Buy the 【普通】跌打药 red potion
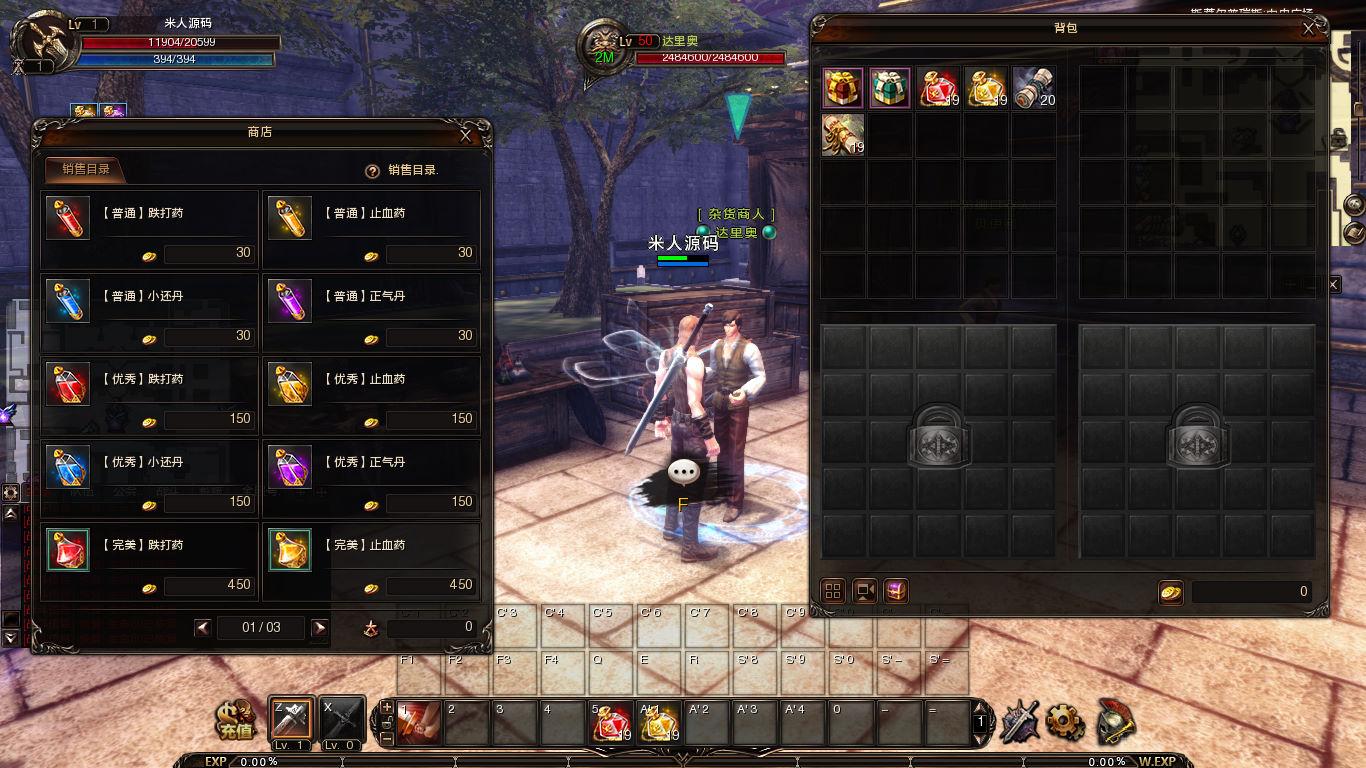Image resolution: width=1366 pixels, height=768 pixels. (x=68, y=218)
